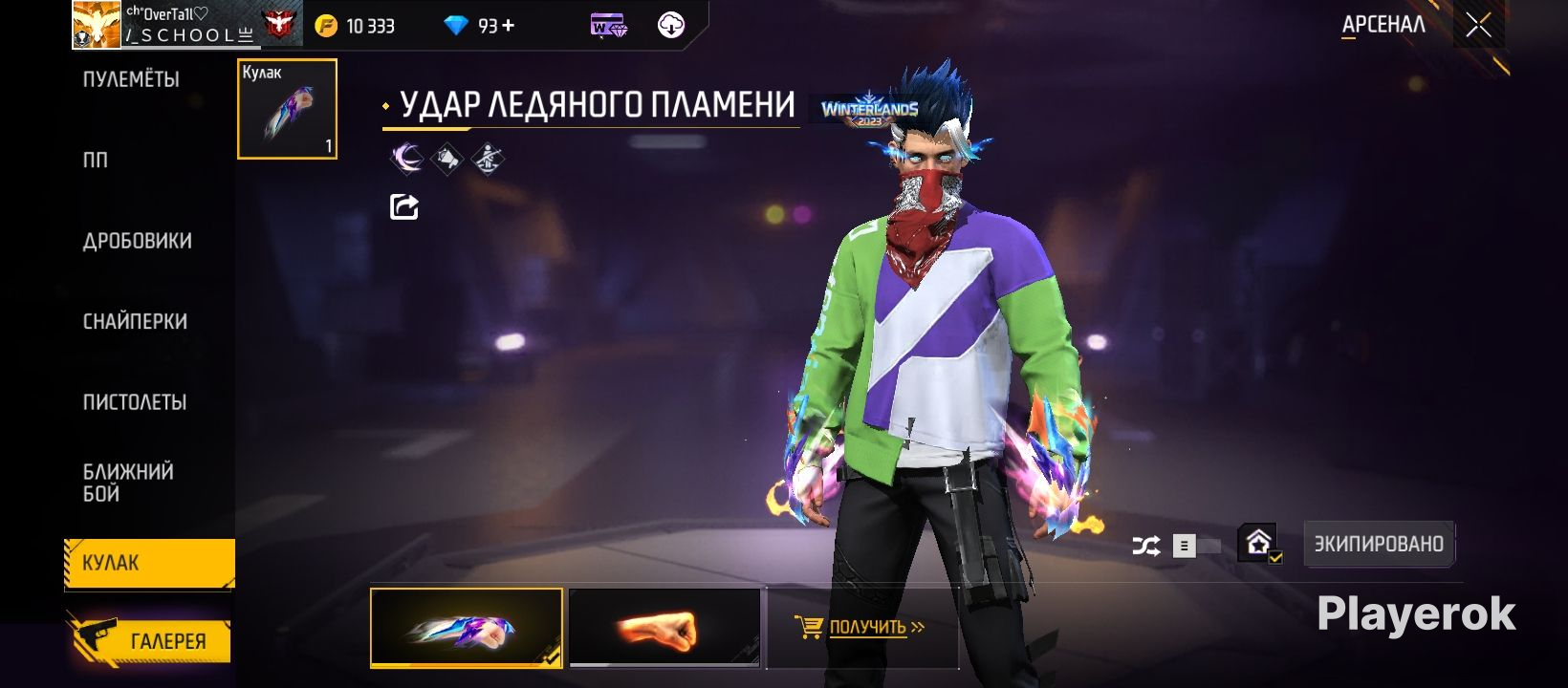Switch to ПИСТОЛЕТЫ category
Screen dimensions: 1568x688
pos(135,402)
